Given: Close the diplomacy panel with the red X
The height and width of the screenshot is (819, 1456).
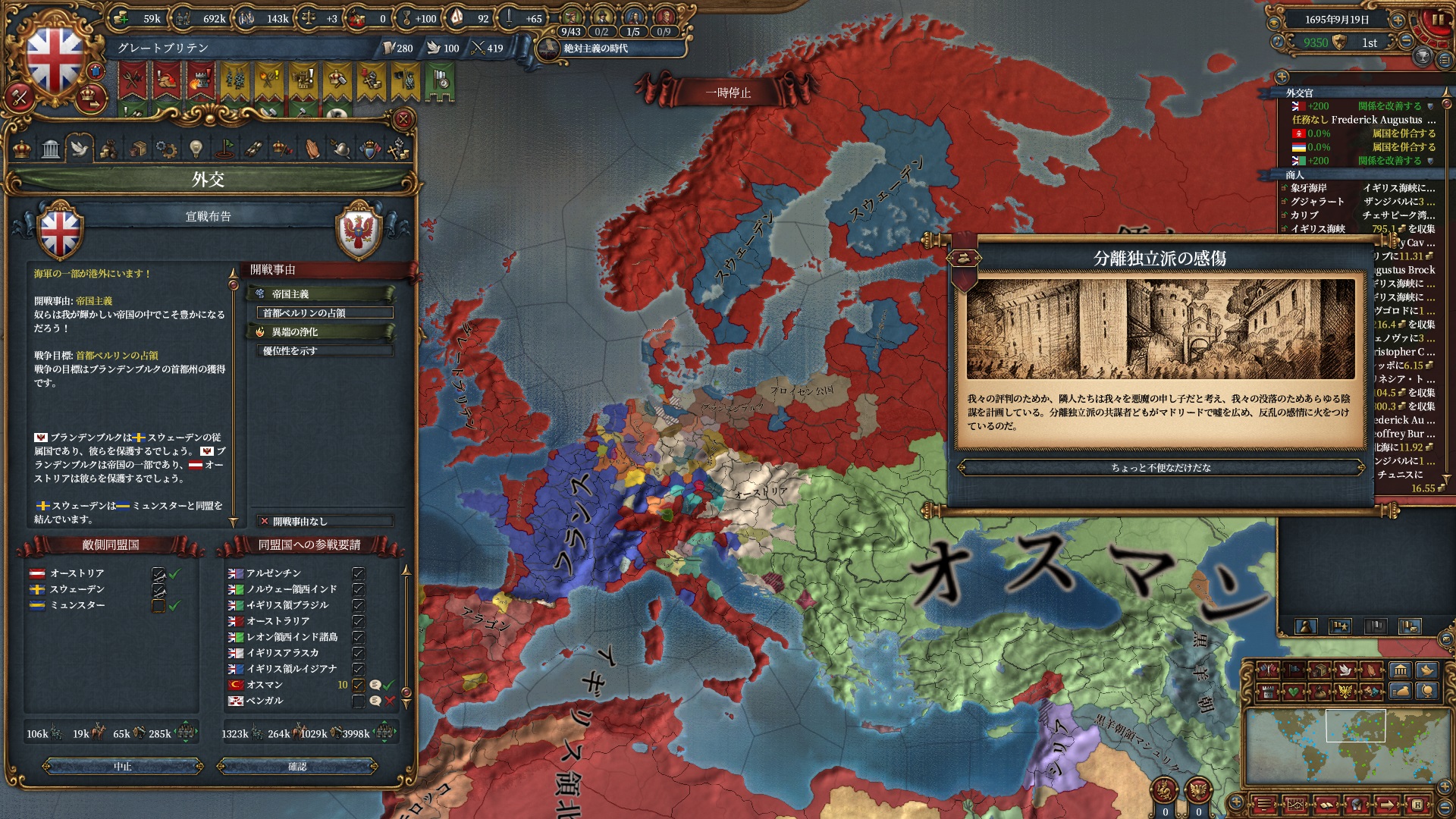Looking at the screenshot, I should point(403,119).
